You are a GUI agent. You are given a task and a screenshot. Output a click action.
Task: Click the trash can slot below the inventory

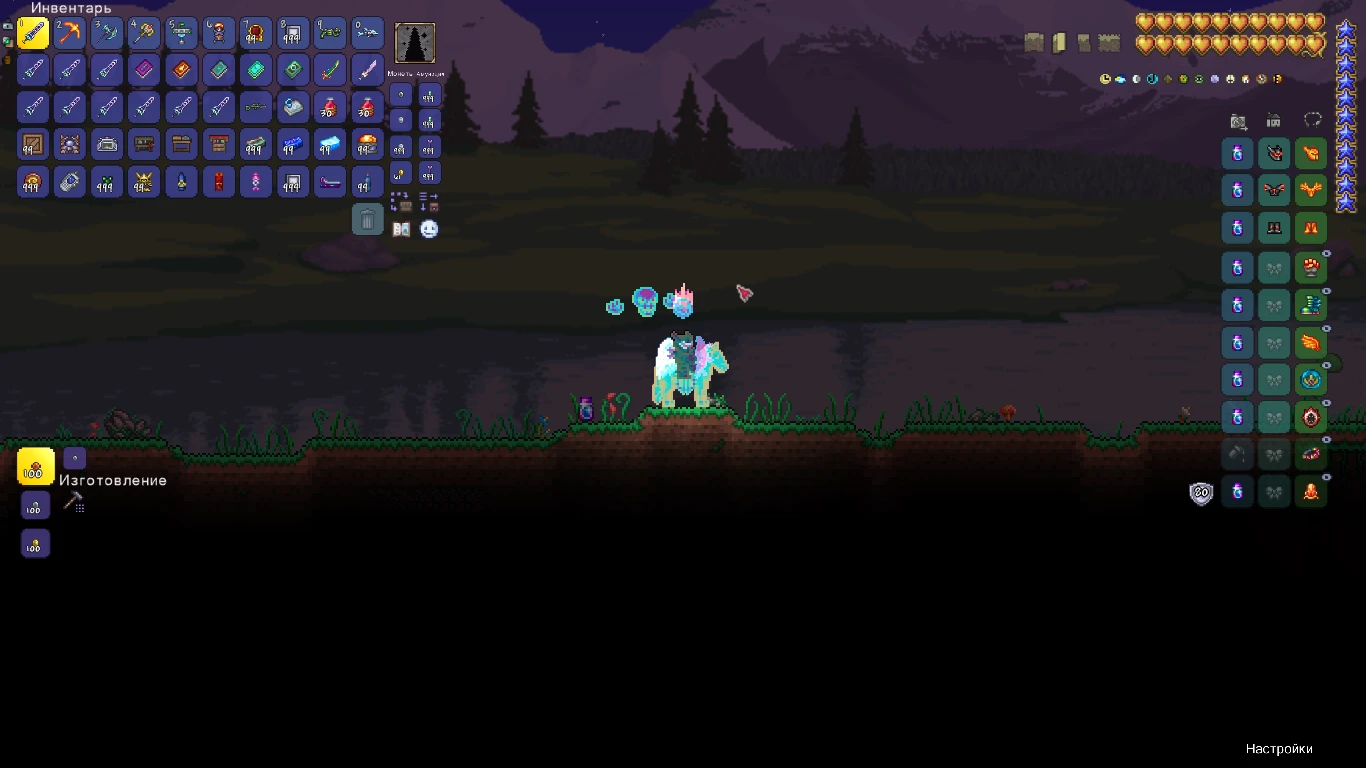(368, 219)
